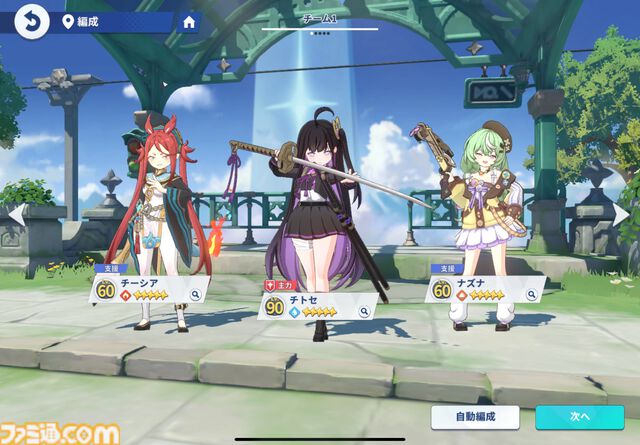Image resolution: width=640 pixels, height=445 pixels.
Task: Select ナズナ support character card
Action: (x=478, y=289)
